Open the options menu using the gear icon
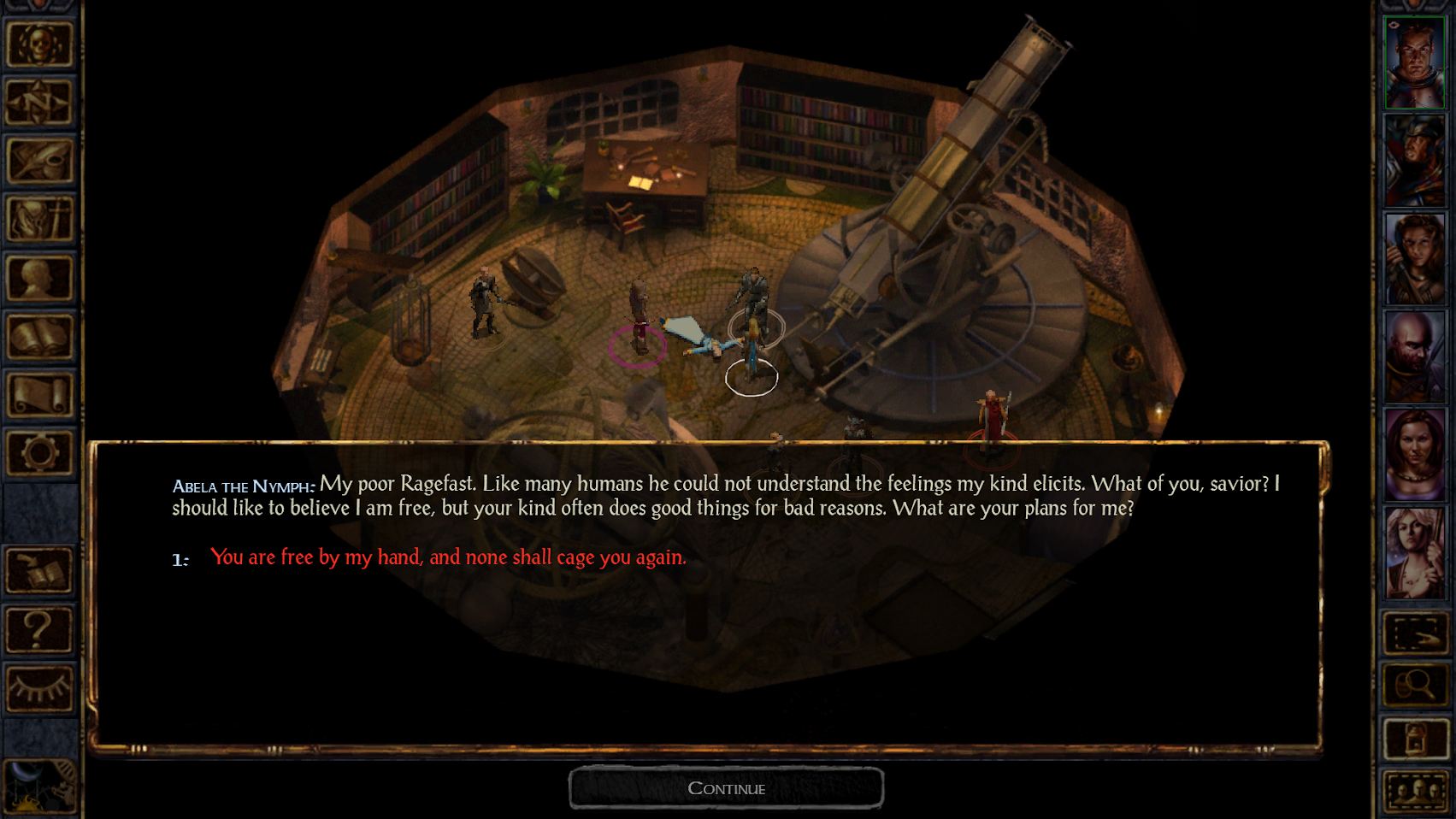The width and height of the screenshot is (1456, 819). pyautogui.click(x=41, y=453)
